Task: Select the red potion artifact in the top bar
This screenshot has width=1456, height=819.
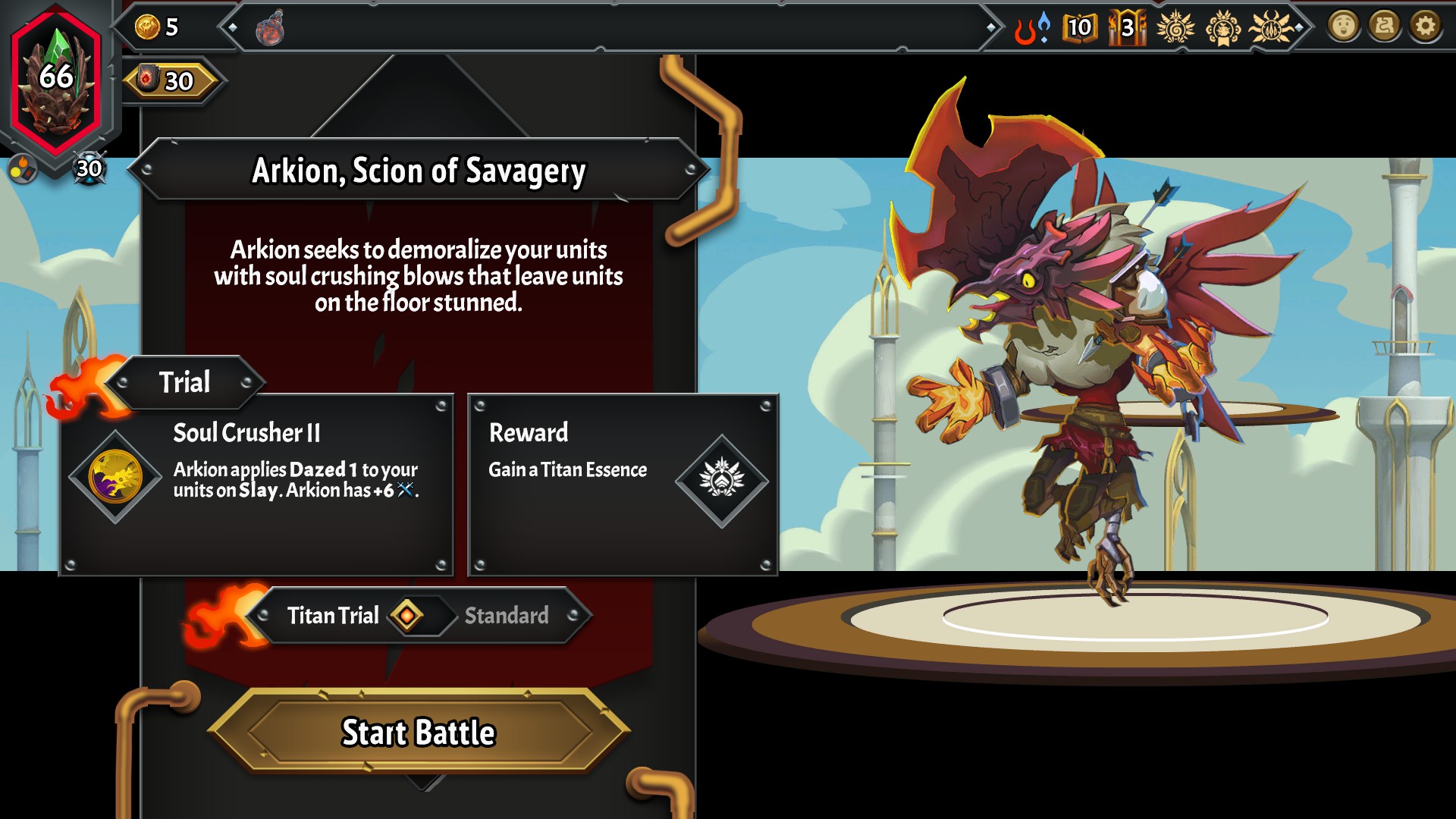Action: [269, 29]
